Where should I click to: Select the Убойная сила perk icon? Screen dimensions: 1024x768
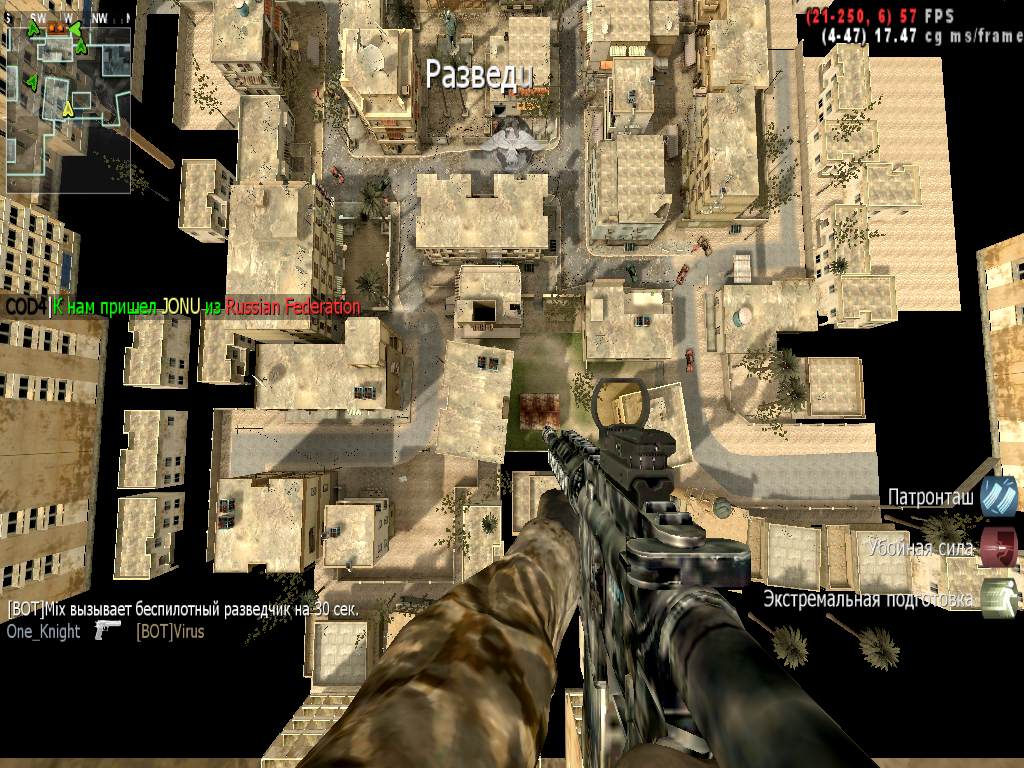click(x=998, y=548)
